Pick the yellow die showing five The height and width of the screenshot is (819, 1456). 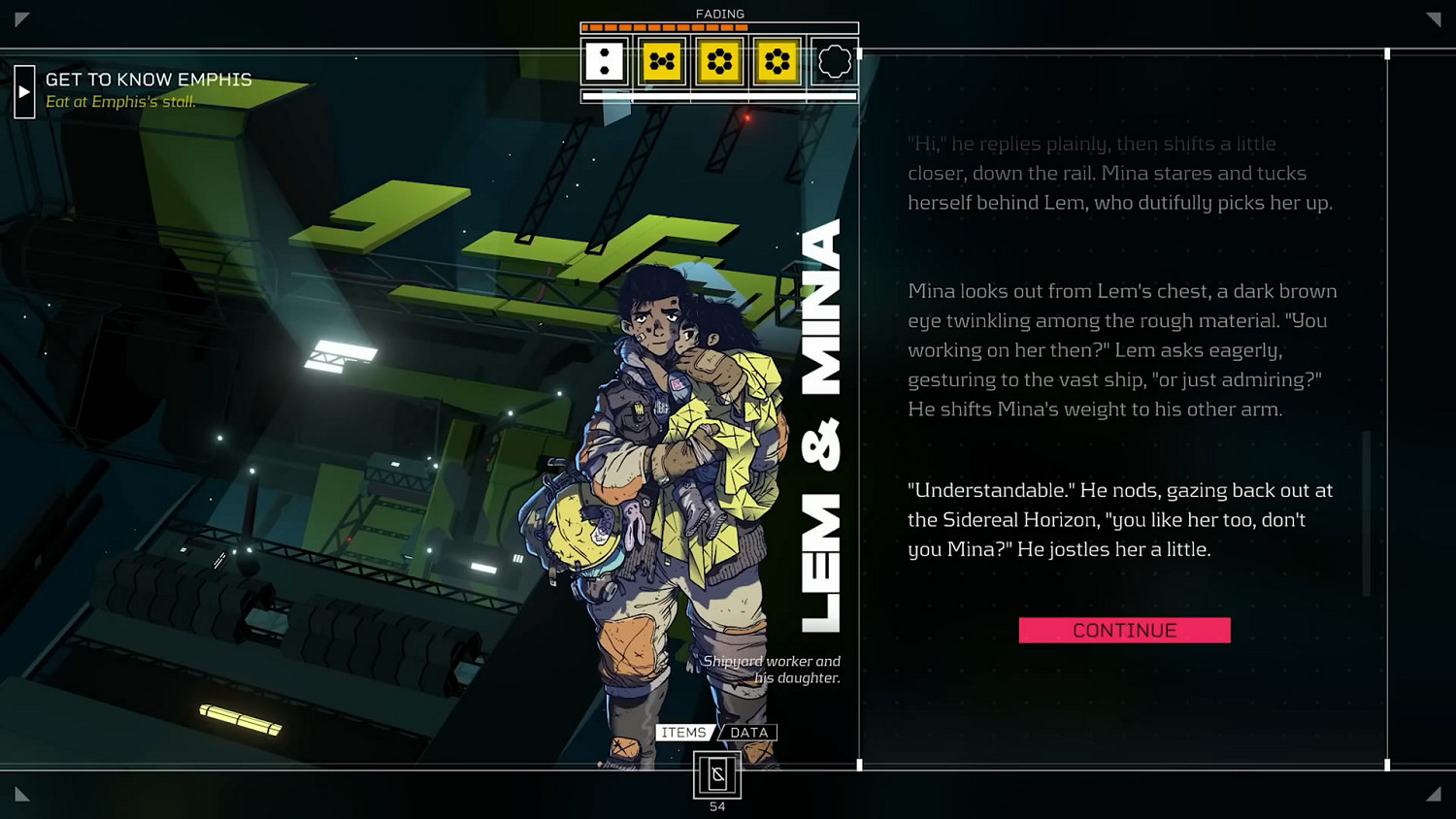(662, 62)
